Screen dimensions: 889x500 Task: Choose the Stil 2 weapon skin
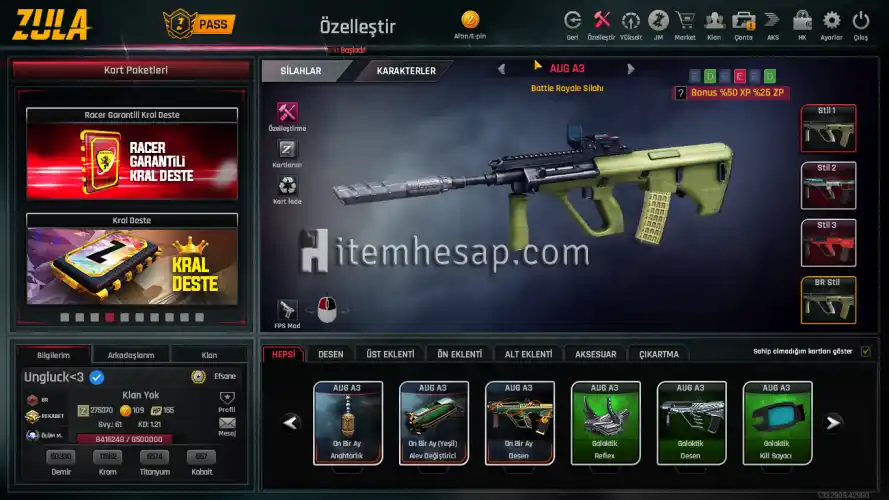[x=828, y=185]
